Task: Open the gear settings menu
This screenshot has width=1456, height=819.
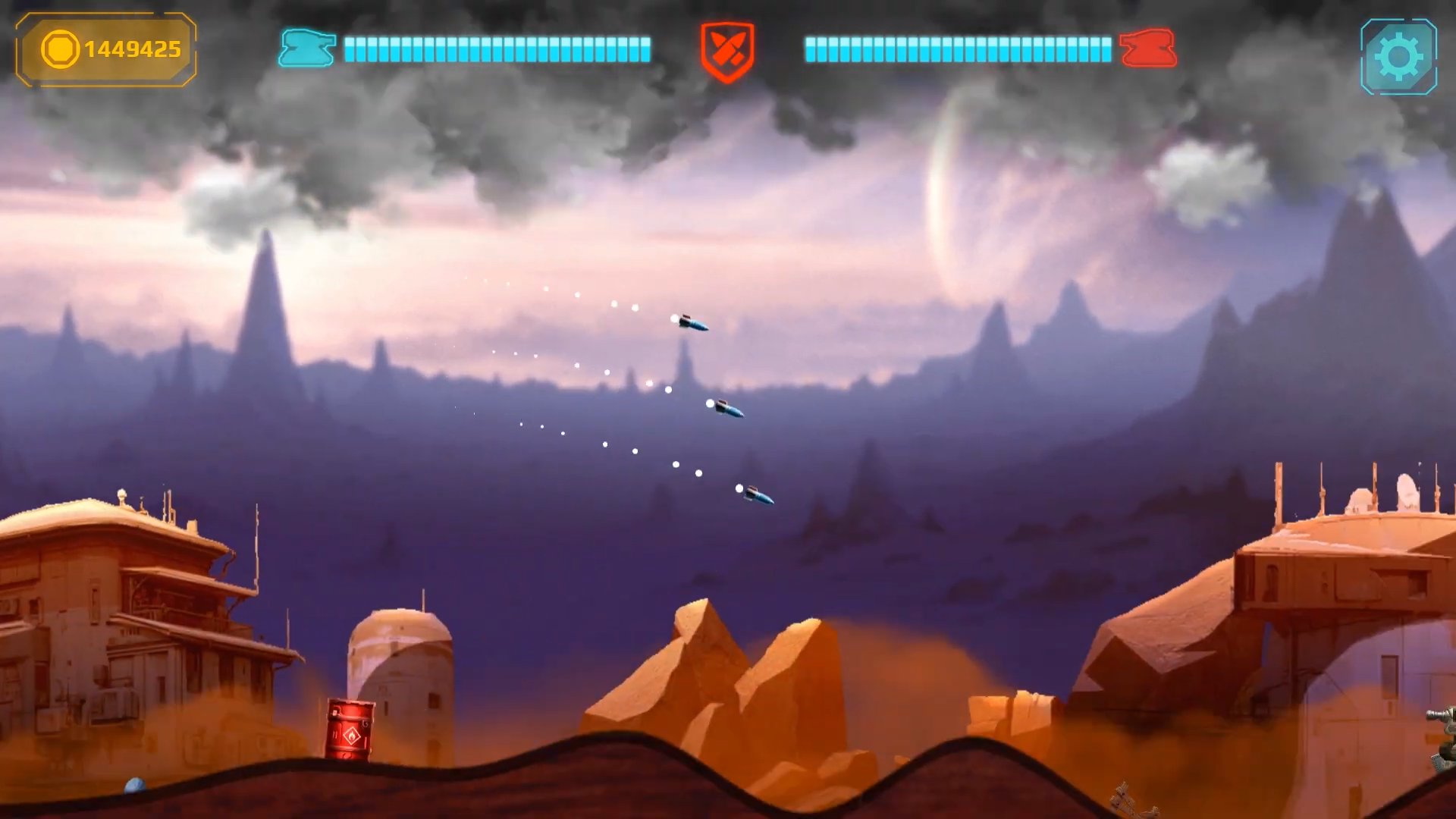Action: click(1398, 57)
